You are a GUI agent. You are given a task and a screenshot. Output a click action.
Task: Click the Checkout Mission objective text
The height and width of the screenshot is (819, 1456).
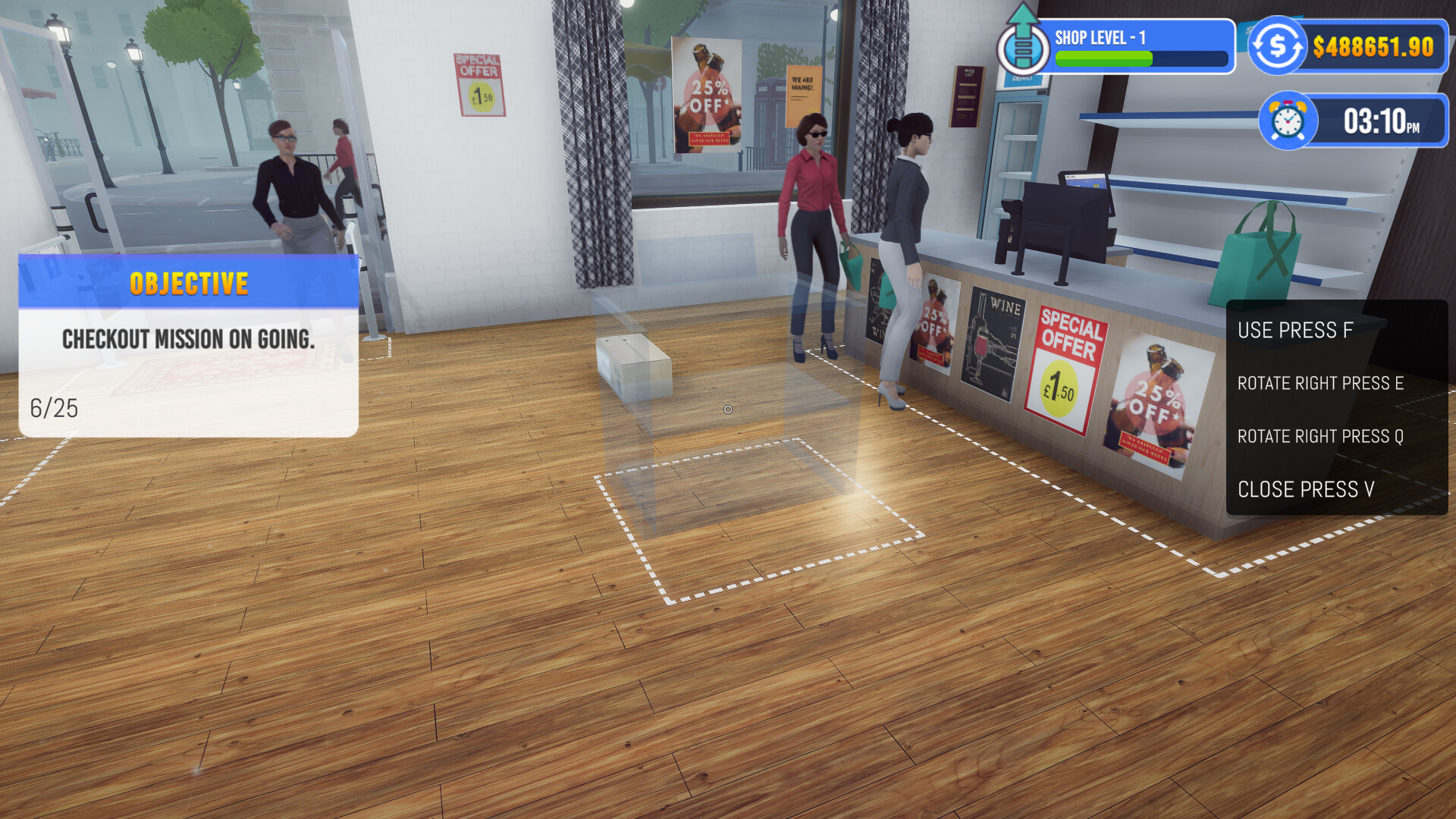tap(190, 340)
